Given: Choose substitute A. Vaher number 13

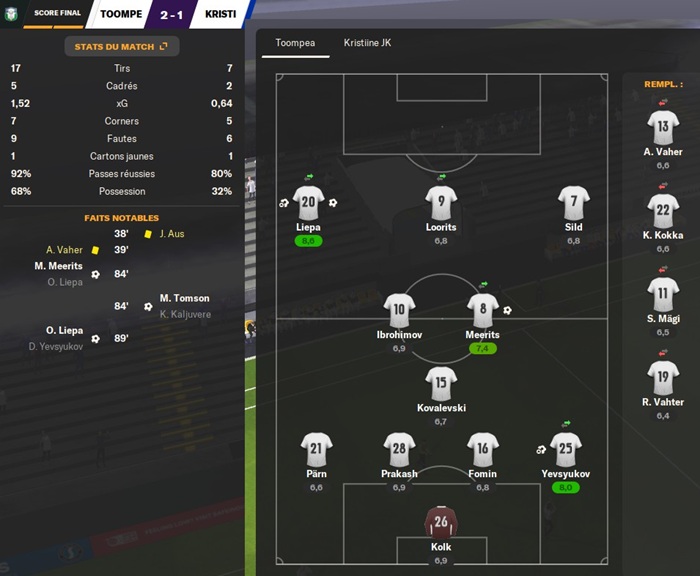Looking at the screenshot, I should [663, 128].
